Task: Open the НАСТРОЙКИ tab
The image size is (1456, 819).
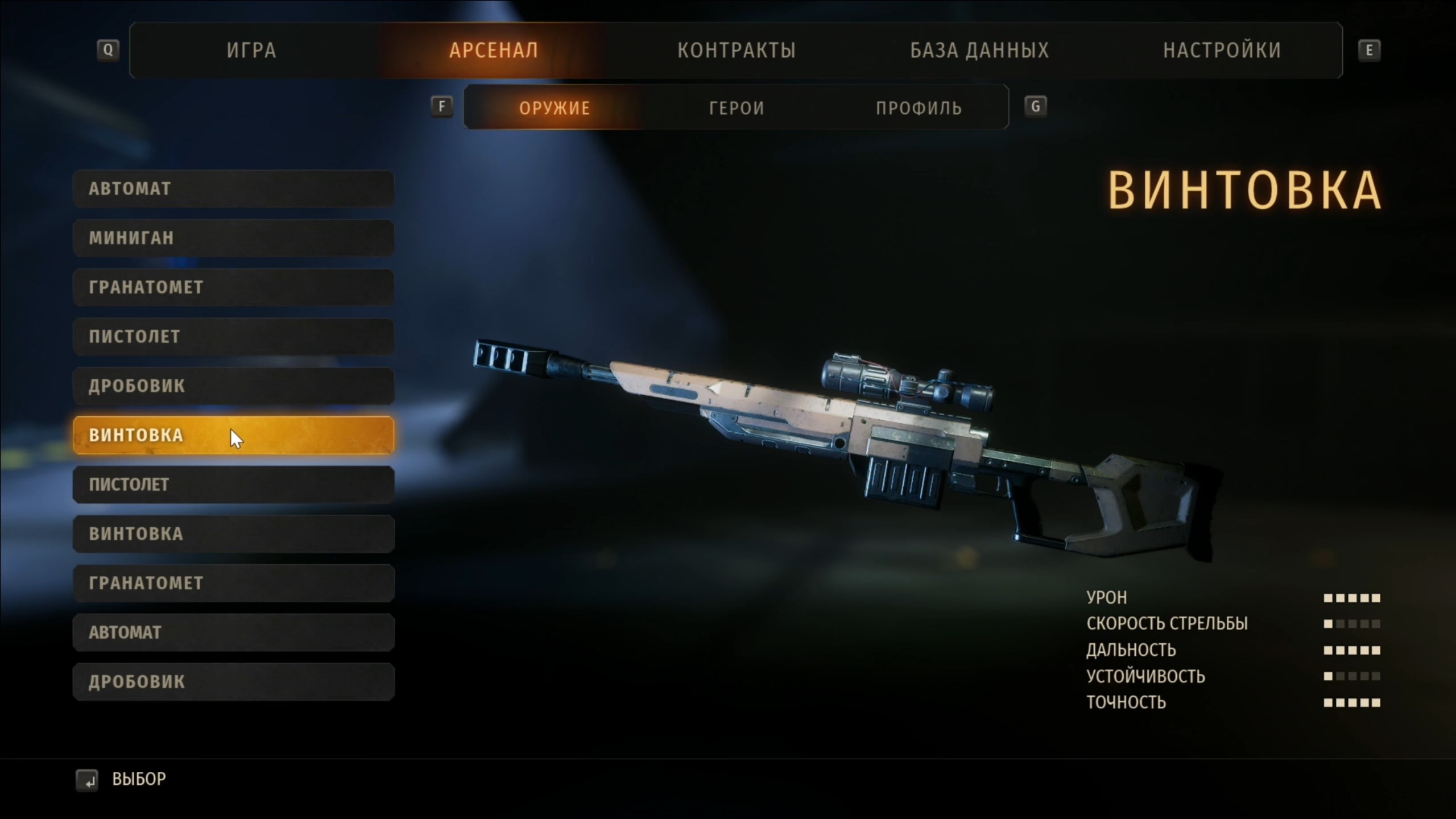Action: [x=1222, y=51]
